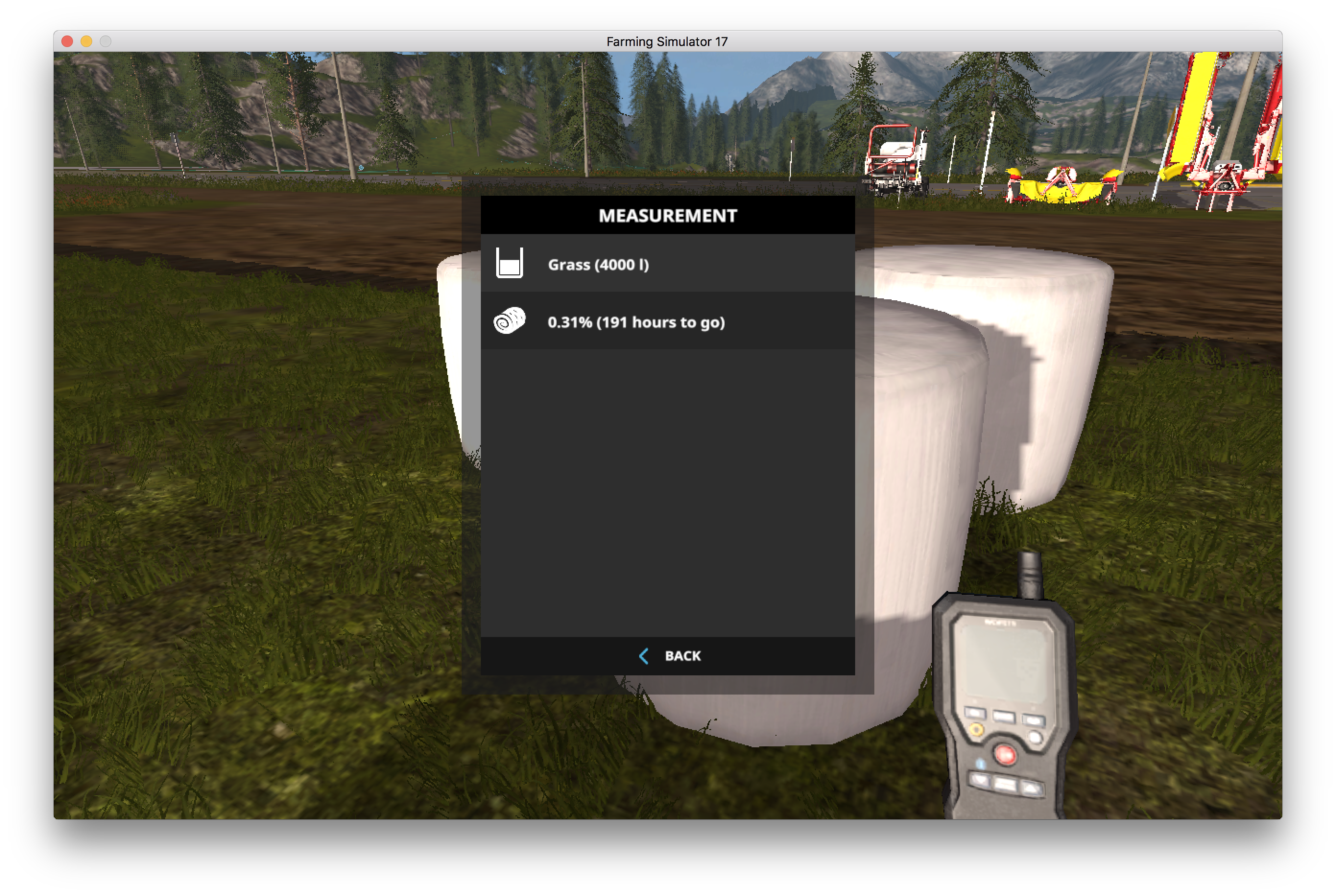
Task: Click the Farming Simulator 17 window title
Action: click(667, 41)
